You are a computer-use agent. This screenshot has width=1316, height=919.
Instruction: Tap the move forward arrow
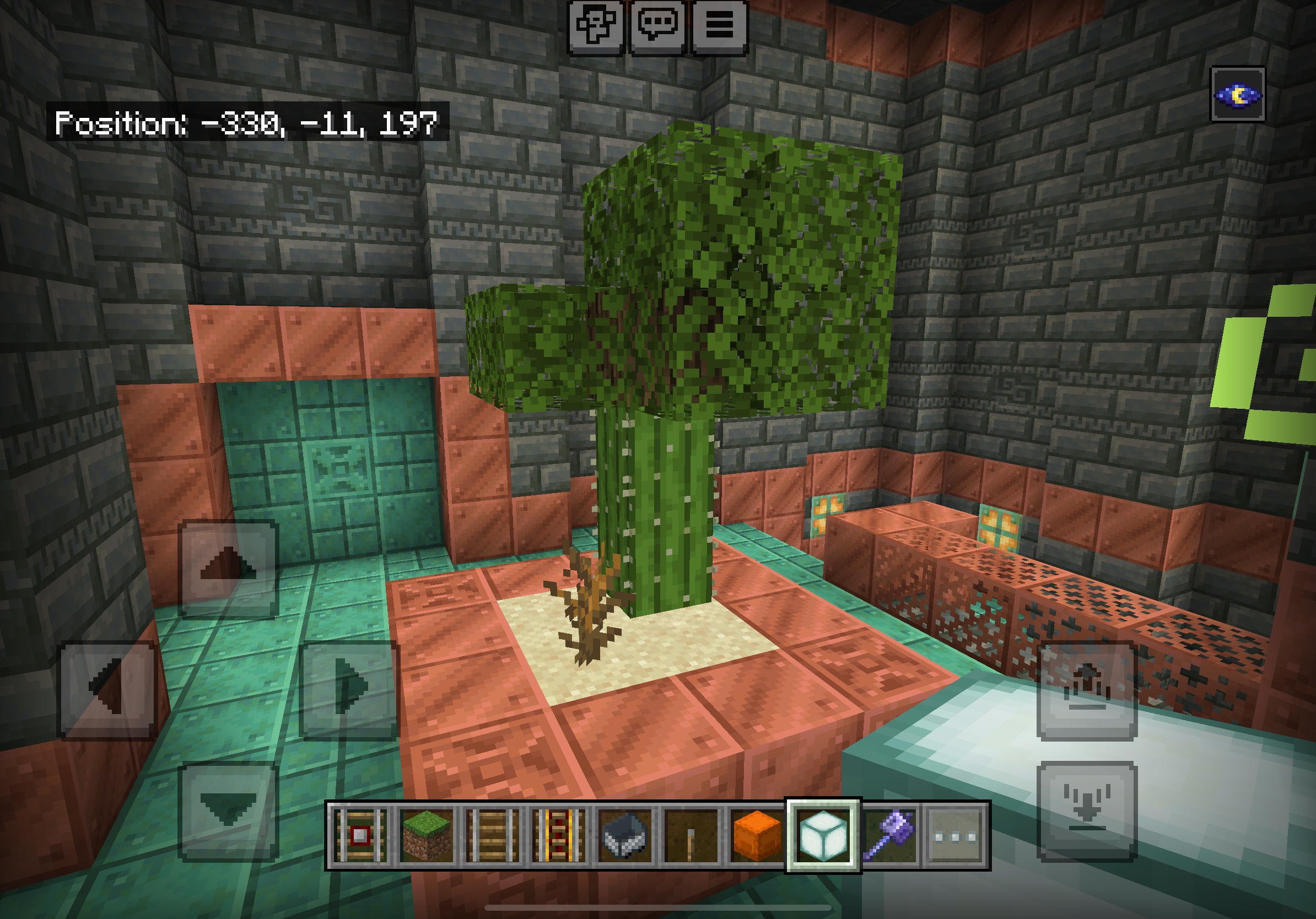[x=228, y=569]
